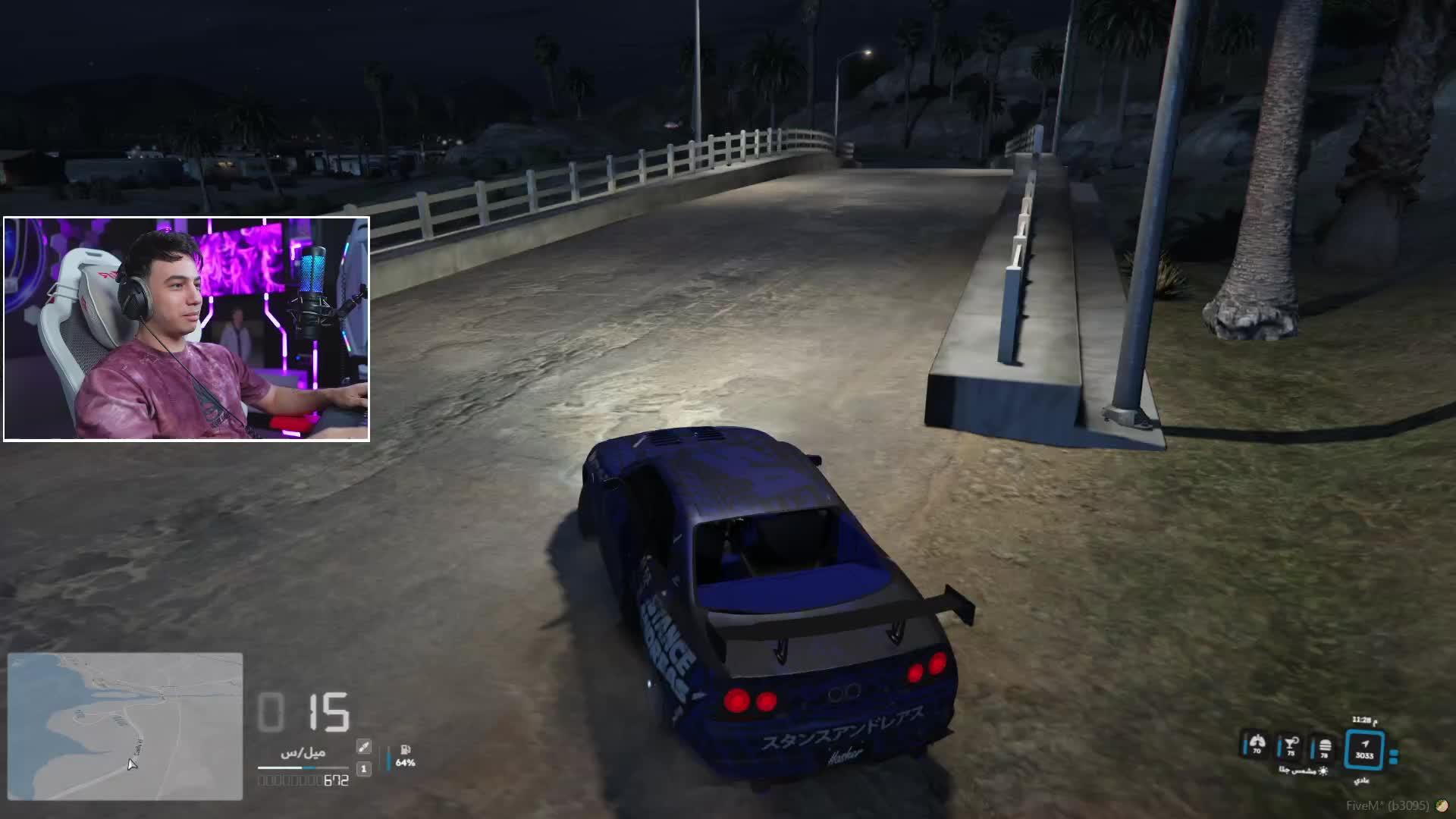Click the navigation arrow icon above 3033
This screenshot has width=1456, height=819.
(1365, 744)
